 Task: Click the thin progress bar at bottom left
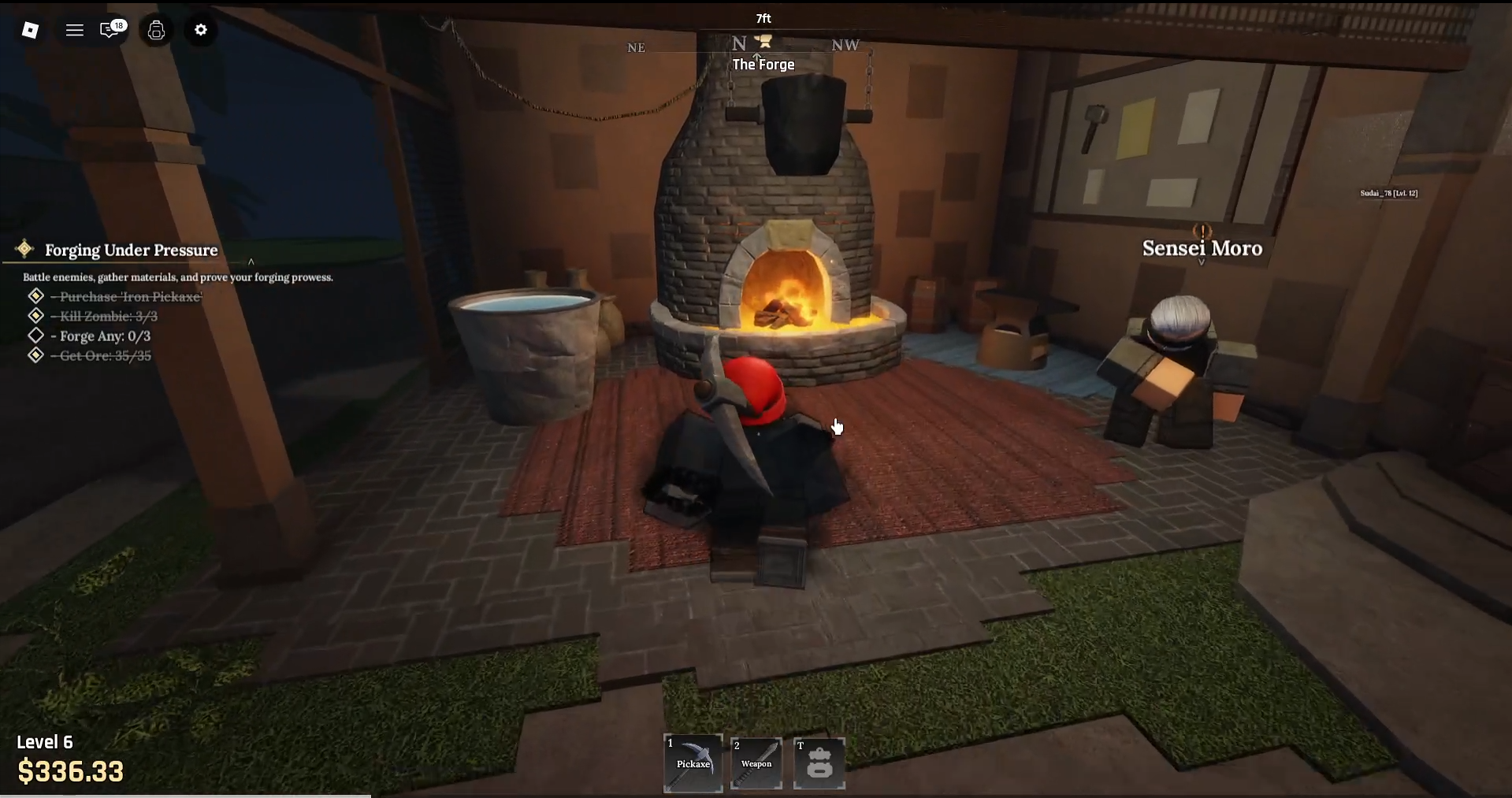click(187, 796)
